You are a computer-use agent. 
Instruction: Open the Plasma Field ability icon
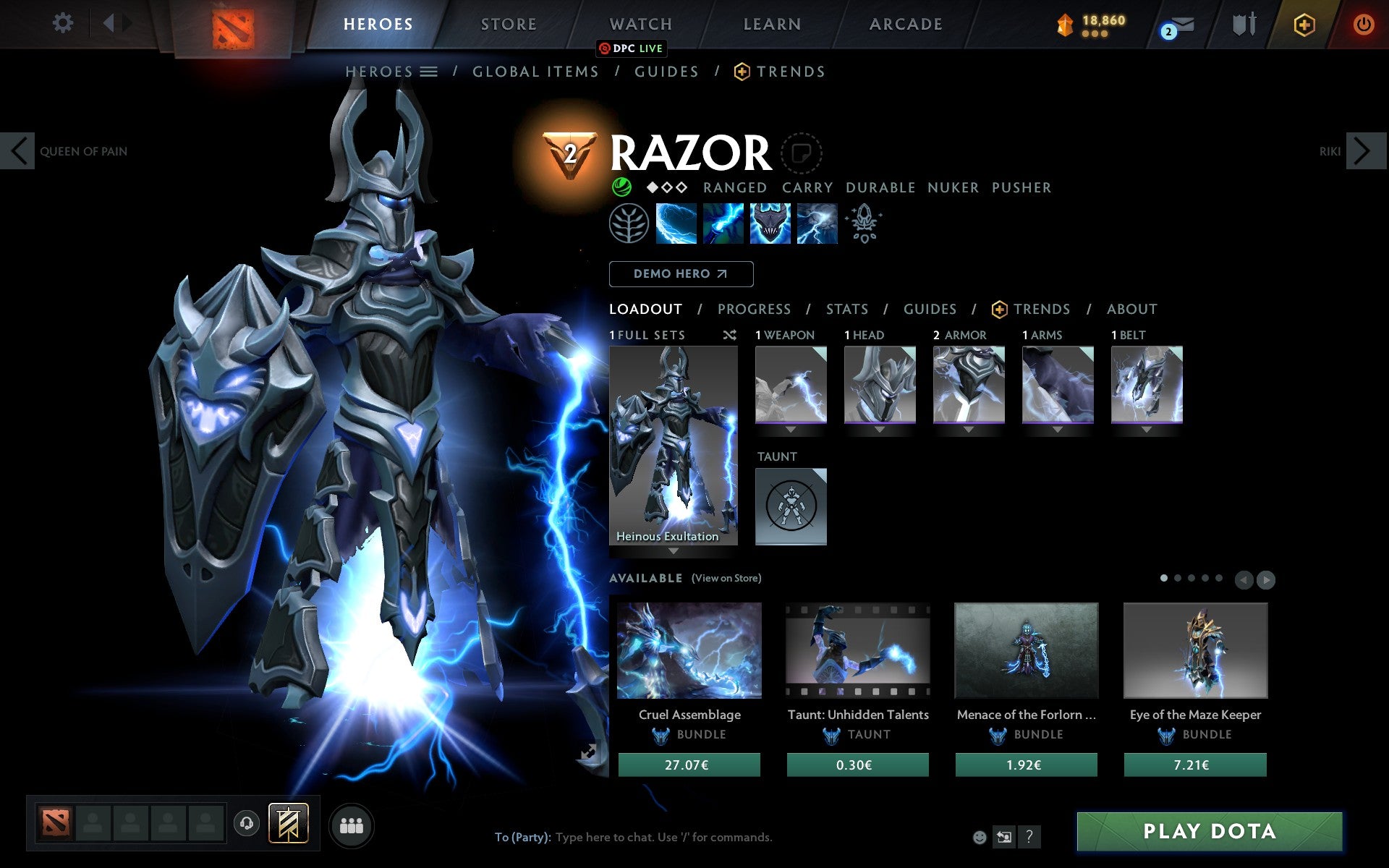676,224
